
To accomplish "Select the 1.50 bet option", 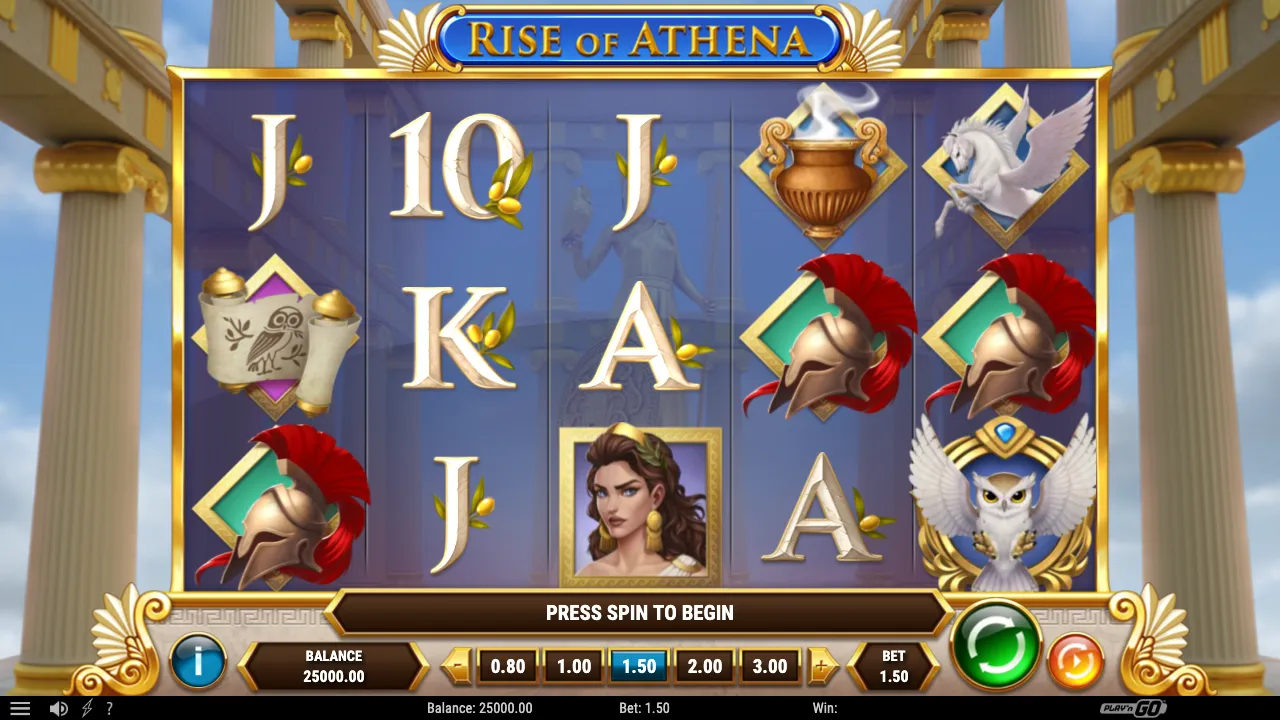I will [638, 665].
